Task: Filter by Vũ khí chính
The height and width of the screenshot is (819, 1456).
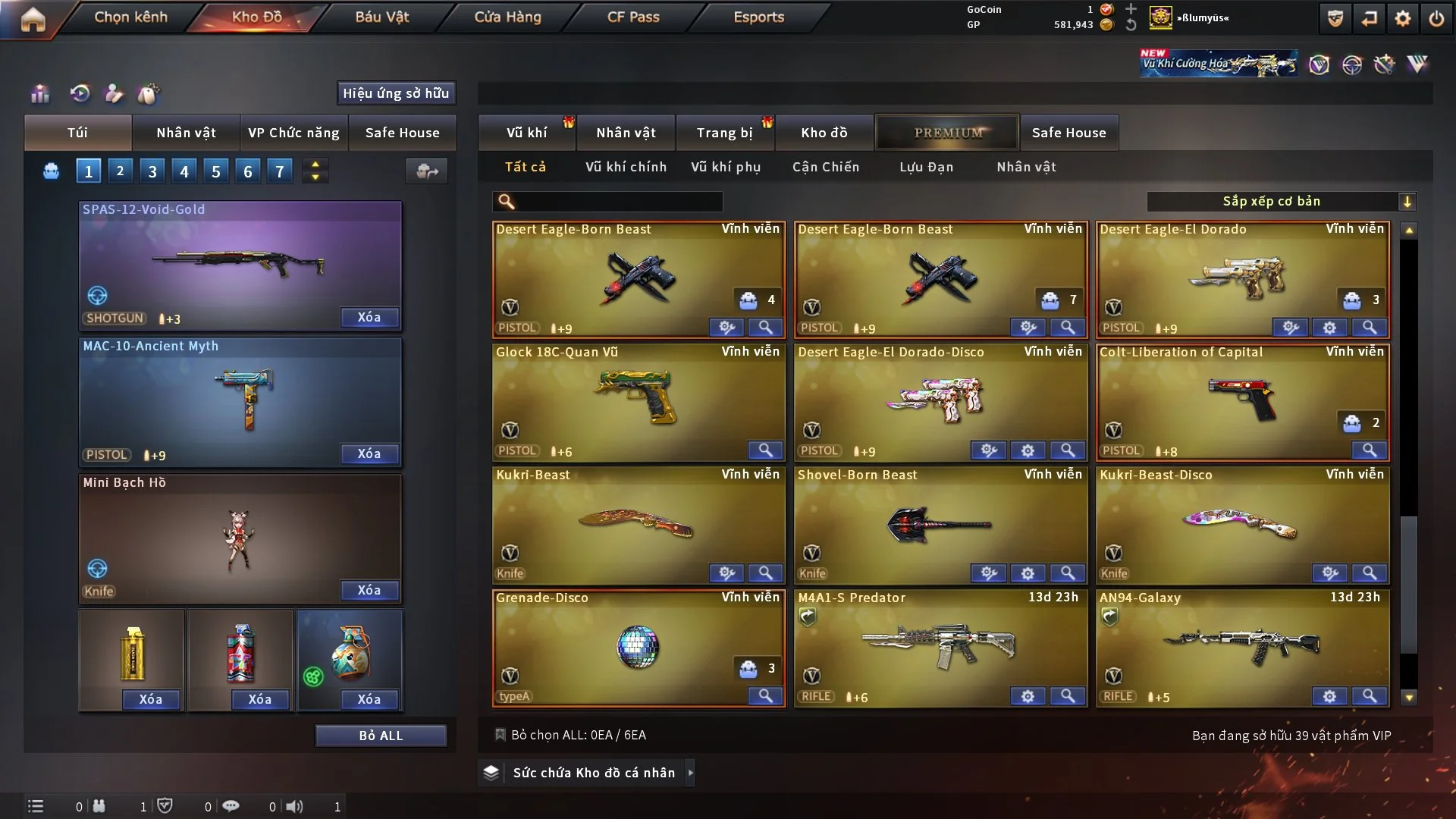Action: point(626,167)
